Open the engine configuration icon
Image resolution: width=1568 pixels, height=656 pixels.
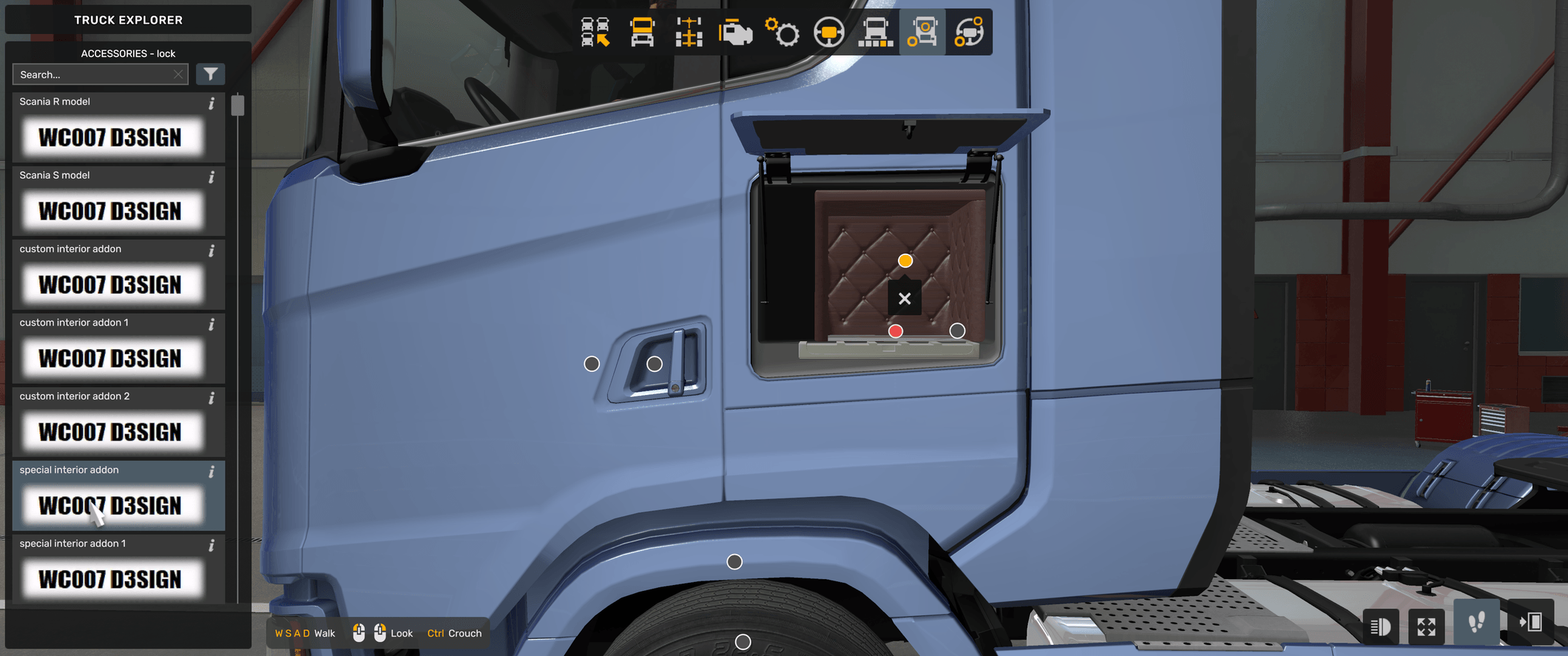(735, 33)
